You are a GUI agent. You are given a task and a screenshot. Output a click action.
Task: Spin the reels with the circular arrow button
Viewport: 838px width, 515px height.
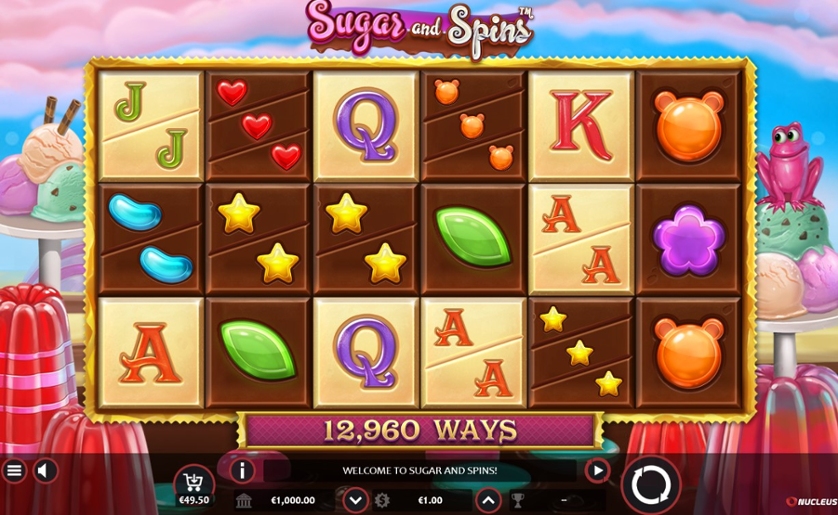click(x=651, y=486)
